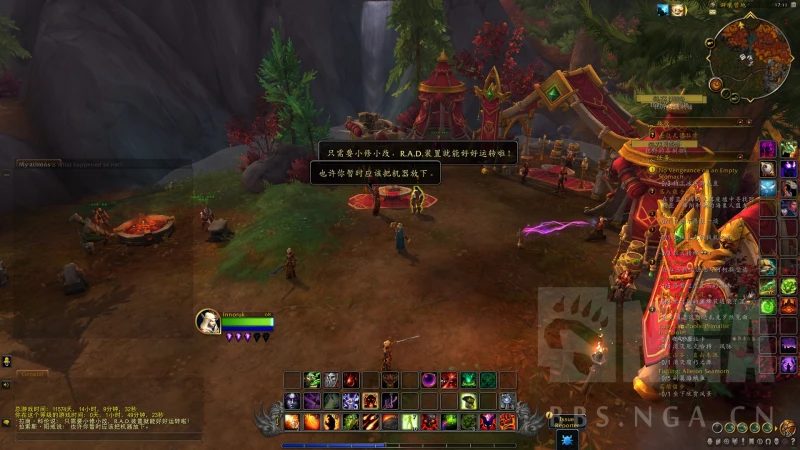
Task: Cast the skull-face ability in top row
Action: pyautogui.click(x=331, y=380)
